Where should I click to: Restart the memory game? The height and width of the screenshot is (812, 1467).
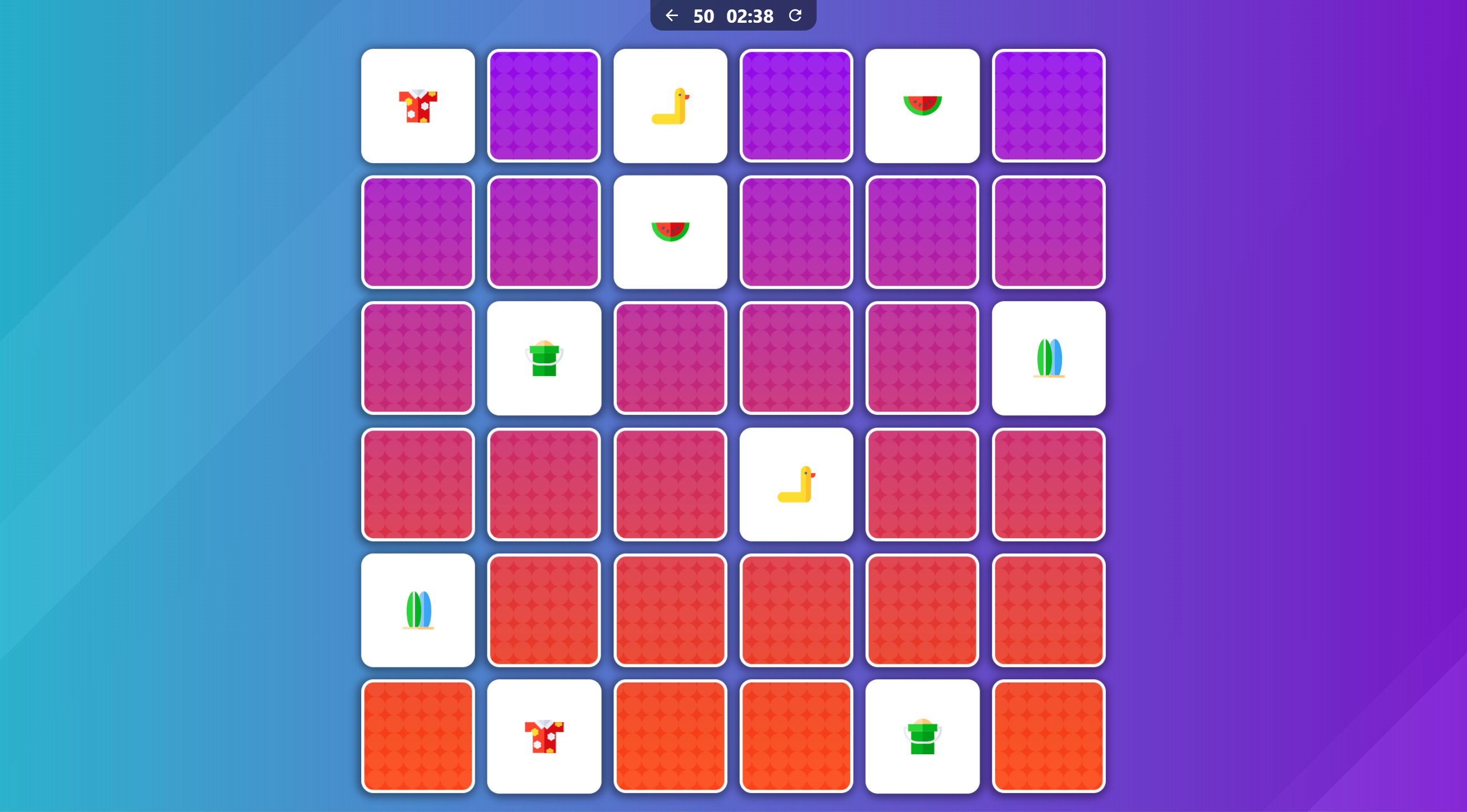pos(795,16)
